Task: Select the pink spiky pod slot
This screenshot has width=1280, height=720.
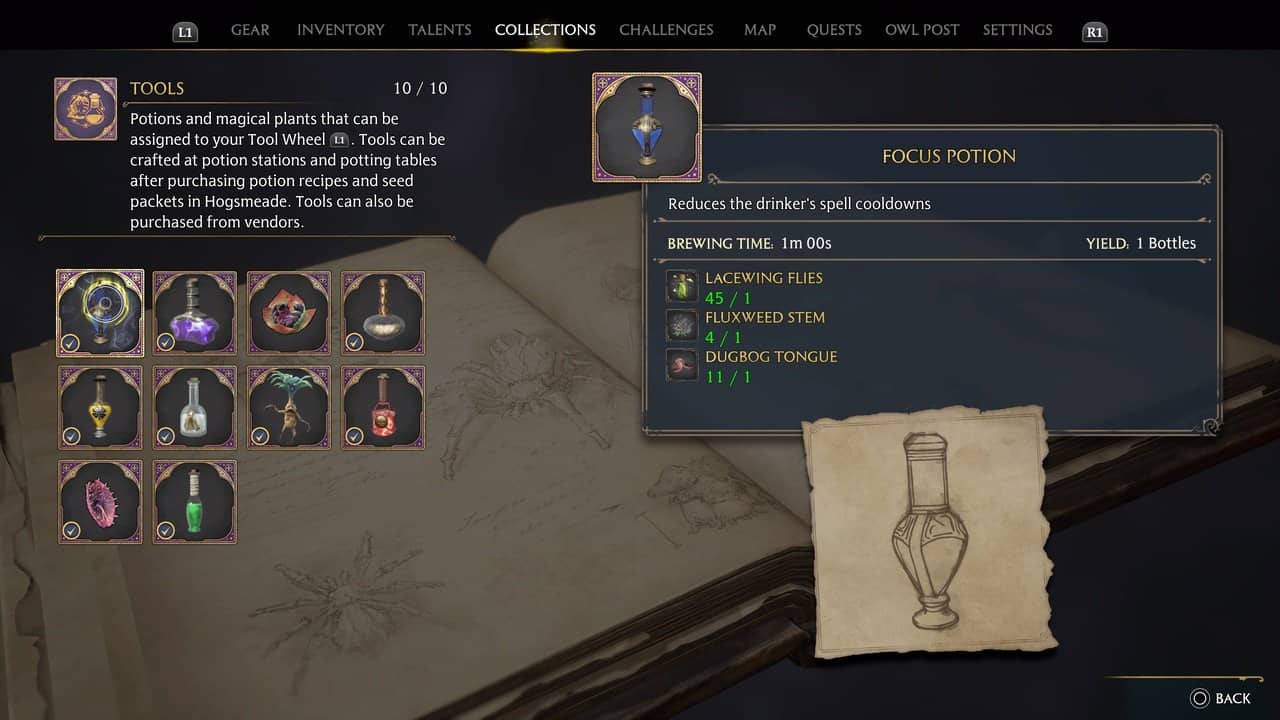Action: pyautogui.click(x=100, y=502)
